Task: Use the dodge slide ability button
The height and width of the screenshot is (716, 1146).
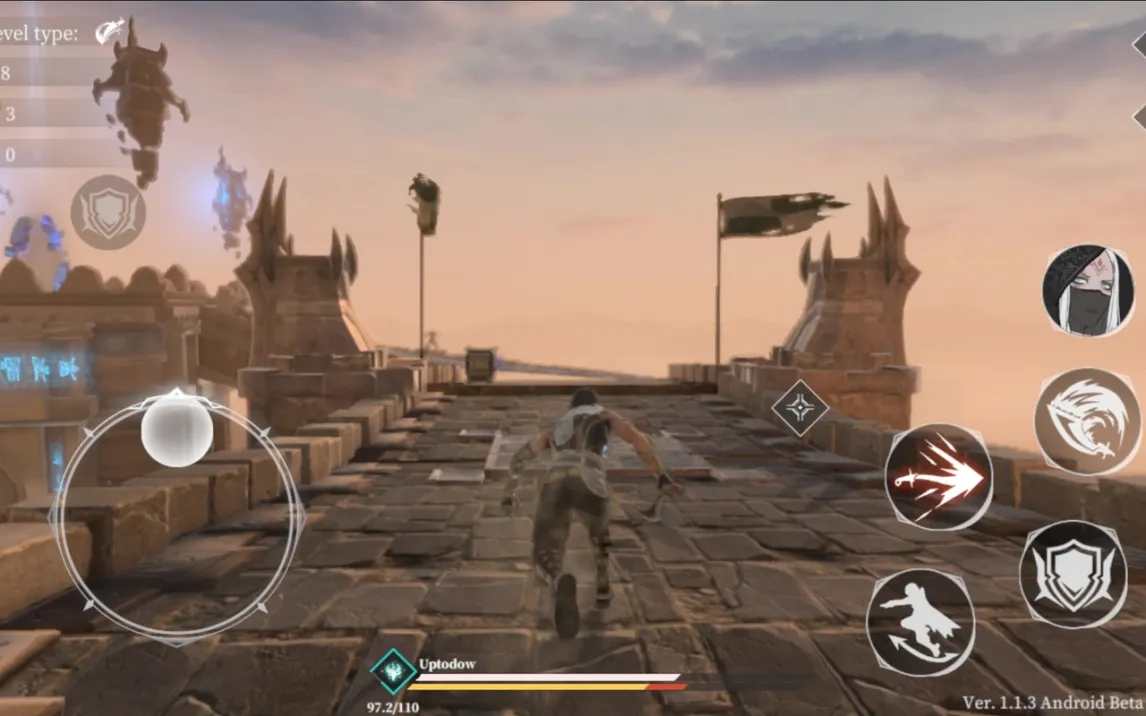Action: (920, 622)
